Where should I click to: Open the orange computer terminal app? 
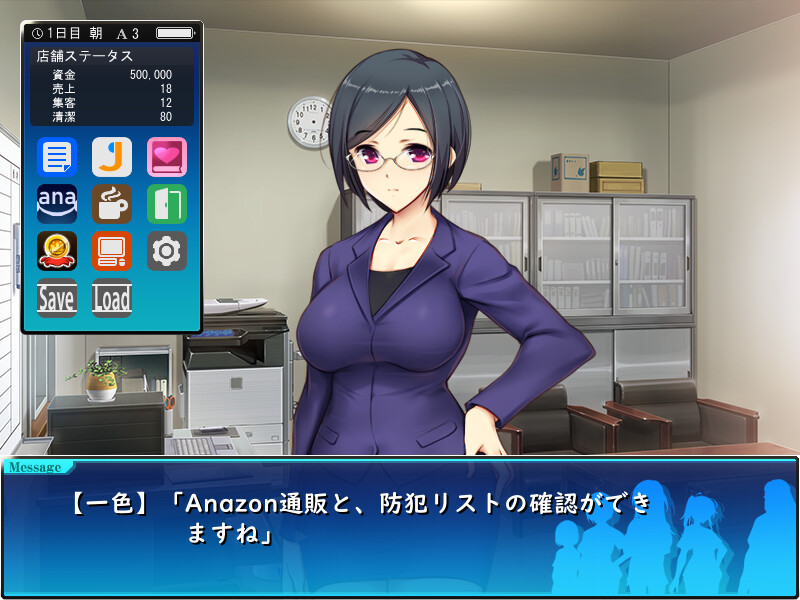click(x=112, y=251)
